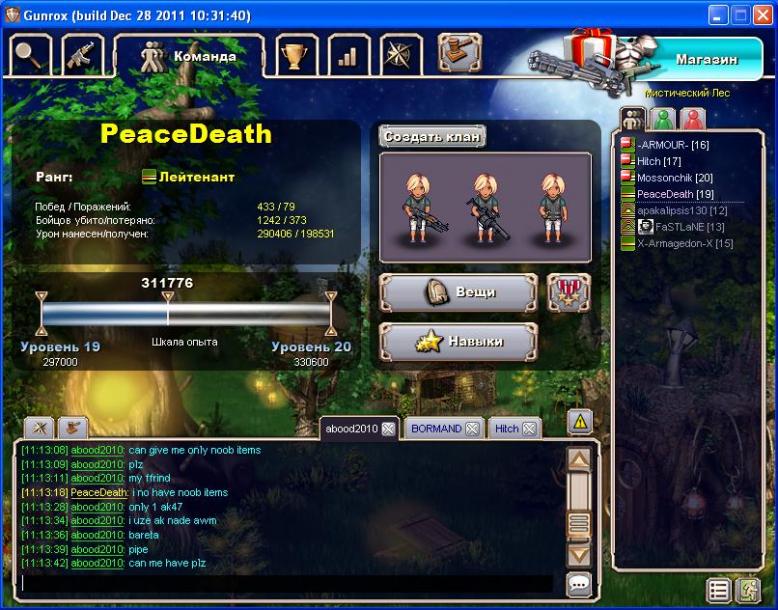778x610 pixels.
Task: Switch to the green player list tab
Action: point(662,119)
